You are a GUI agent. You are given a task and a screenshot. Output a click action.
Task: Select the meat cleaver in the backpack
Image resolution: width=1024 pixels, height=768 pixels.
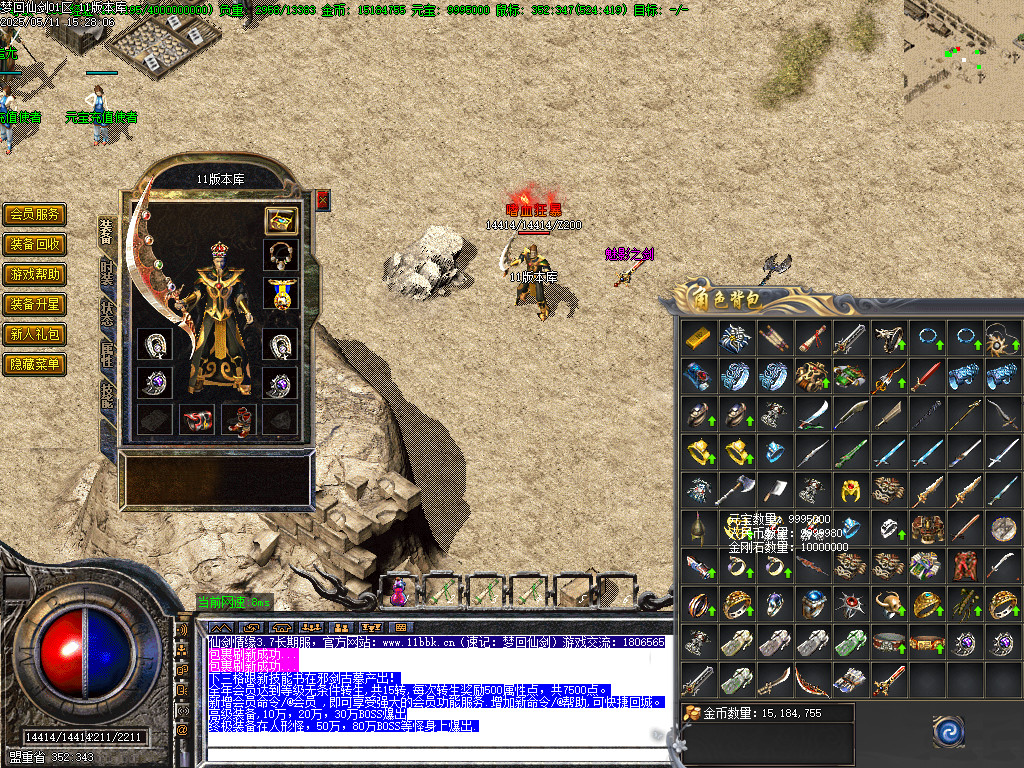click(773, 490)
